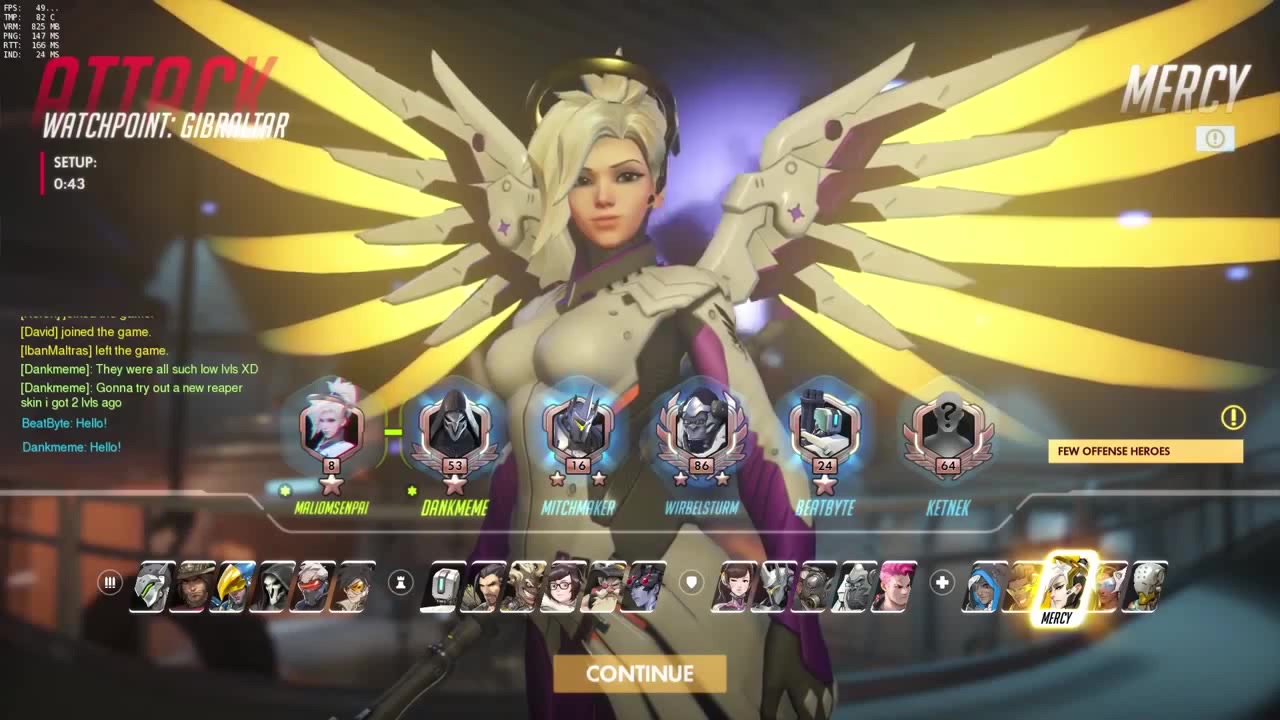The height and width of the screenshot is (720, 1280).
Task: Choose Zenyatta hero portrait
Action: [1145, 586]
